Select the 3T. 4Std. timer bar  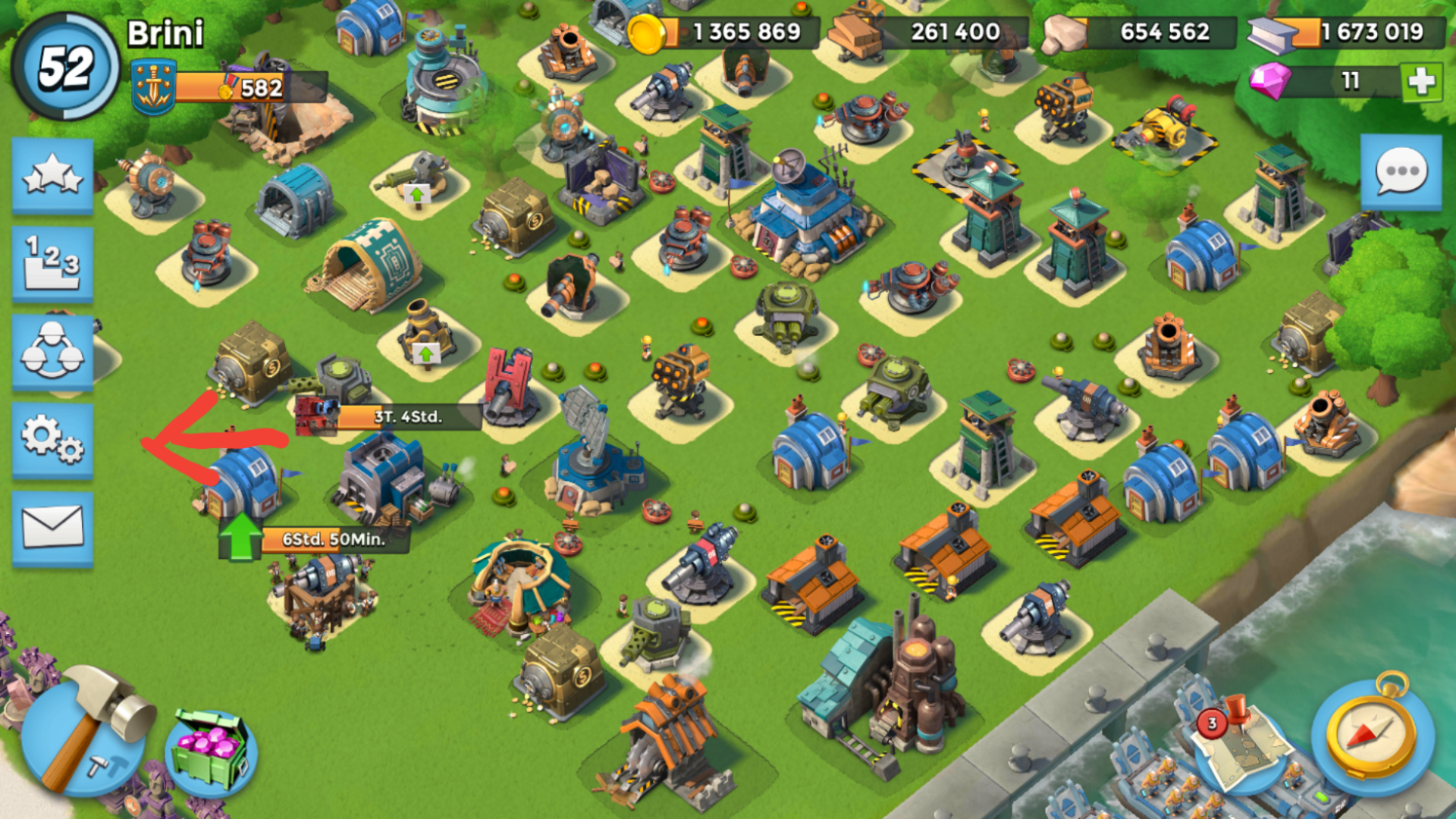[x=407, y=416]
